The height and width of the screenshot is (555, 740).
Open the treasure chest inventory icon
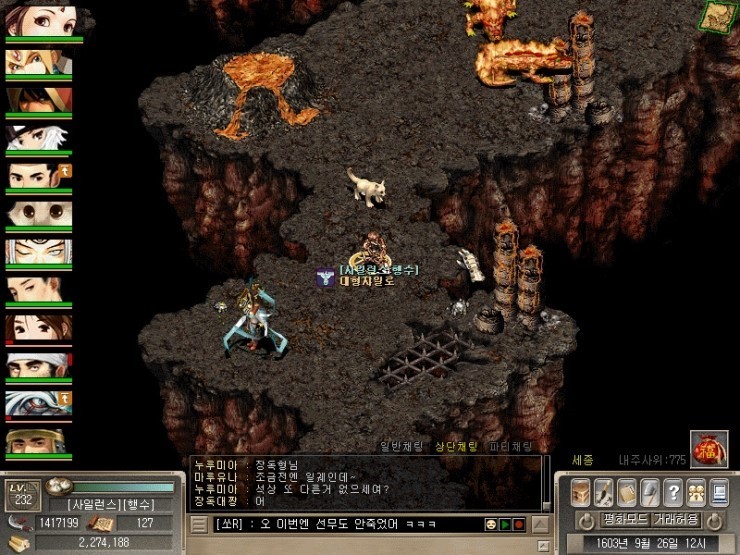581,492
